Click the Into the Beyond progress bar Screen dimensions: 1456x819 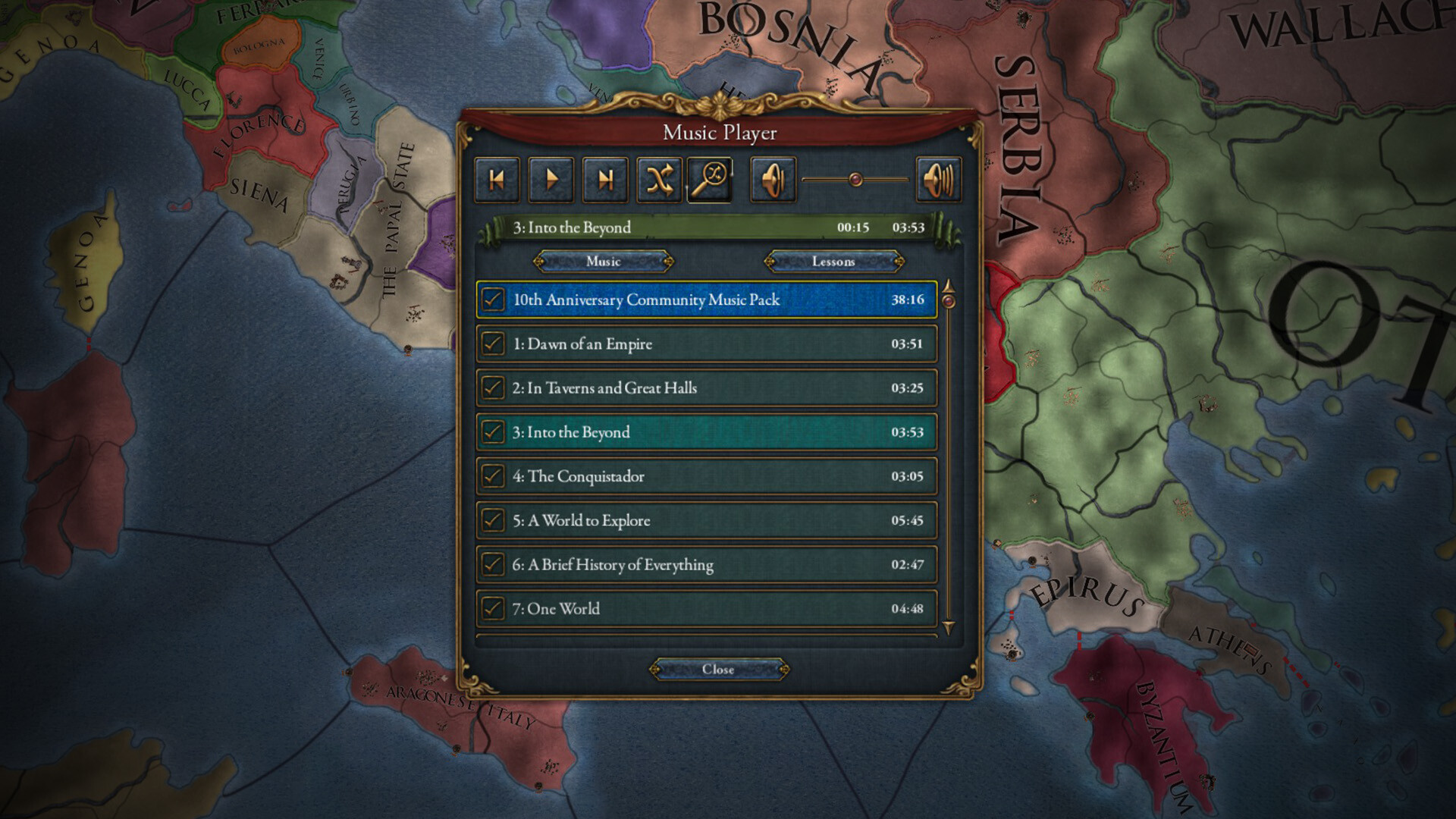[713, 227]
